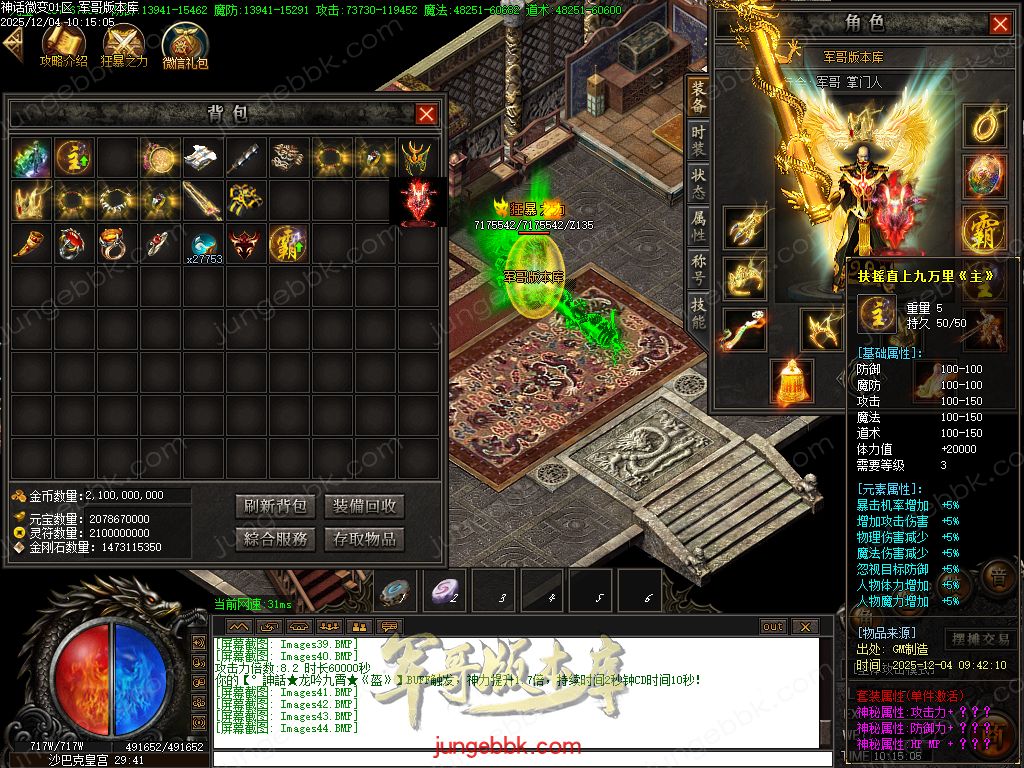1024x768 pixels.
Task: Select the horn item in the bag
Action: (x=32, y=243)
